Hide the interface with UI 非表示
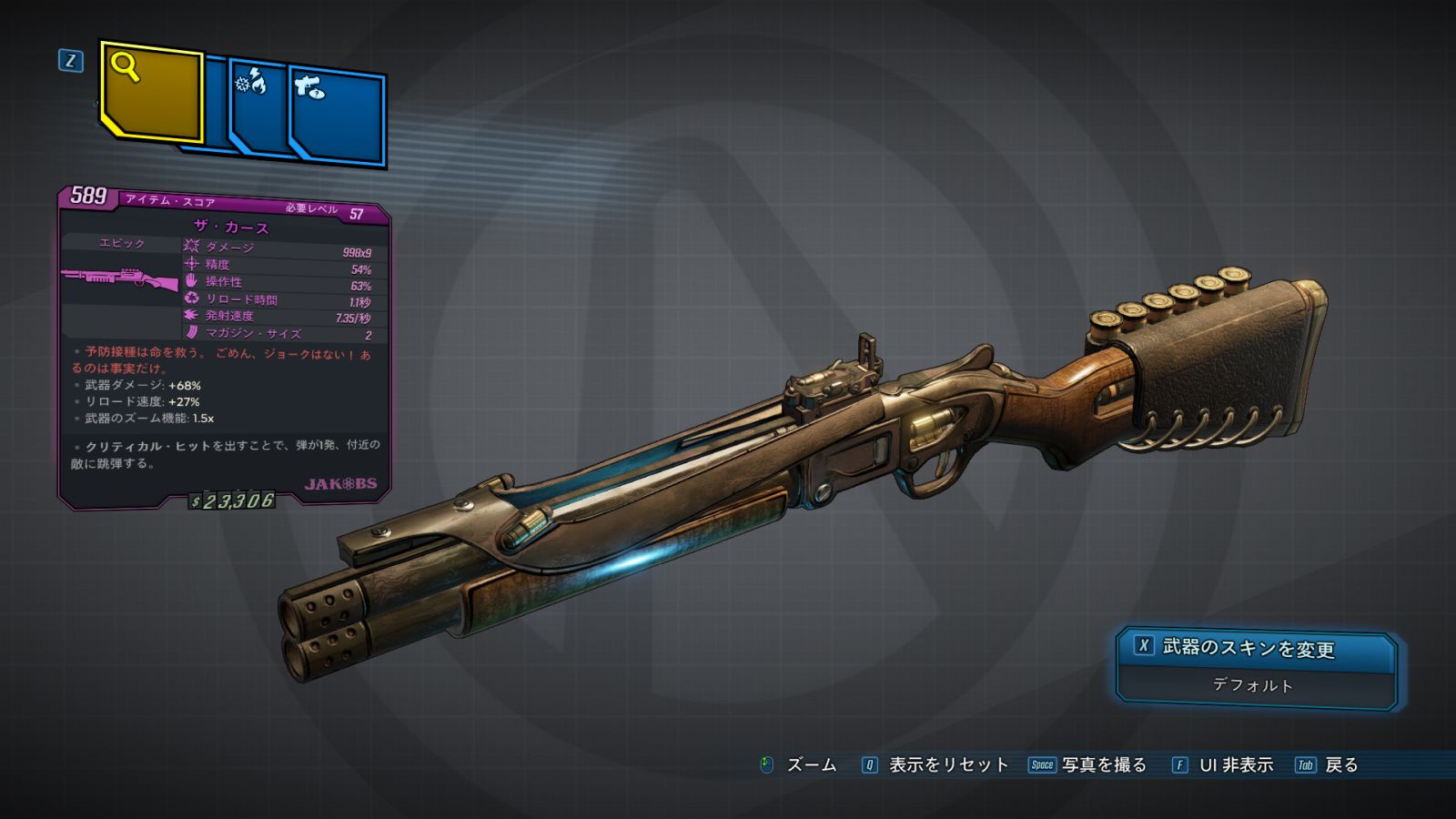 pyautogui.click(x=1223, y=765)
